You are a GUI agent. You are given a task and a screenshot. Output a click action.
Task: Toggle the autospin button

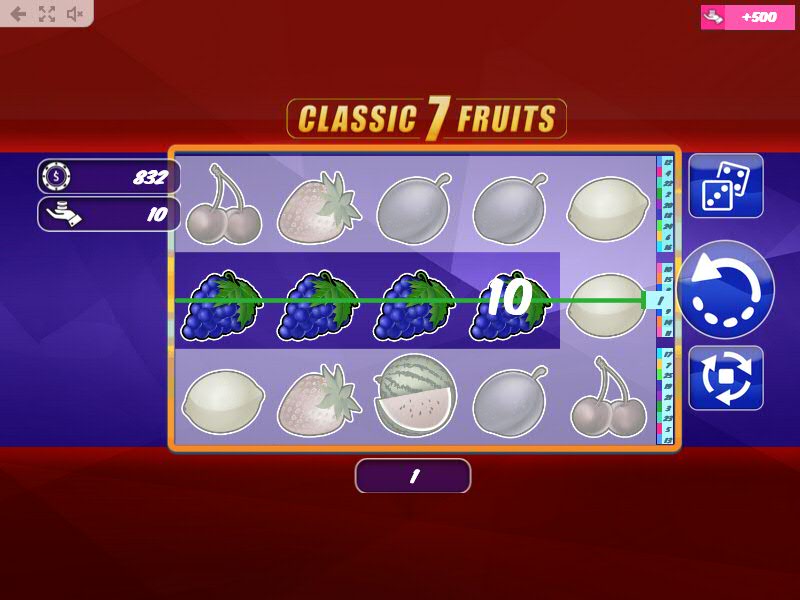pyautogui.click(x=726, y=378)
